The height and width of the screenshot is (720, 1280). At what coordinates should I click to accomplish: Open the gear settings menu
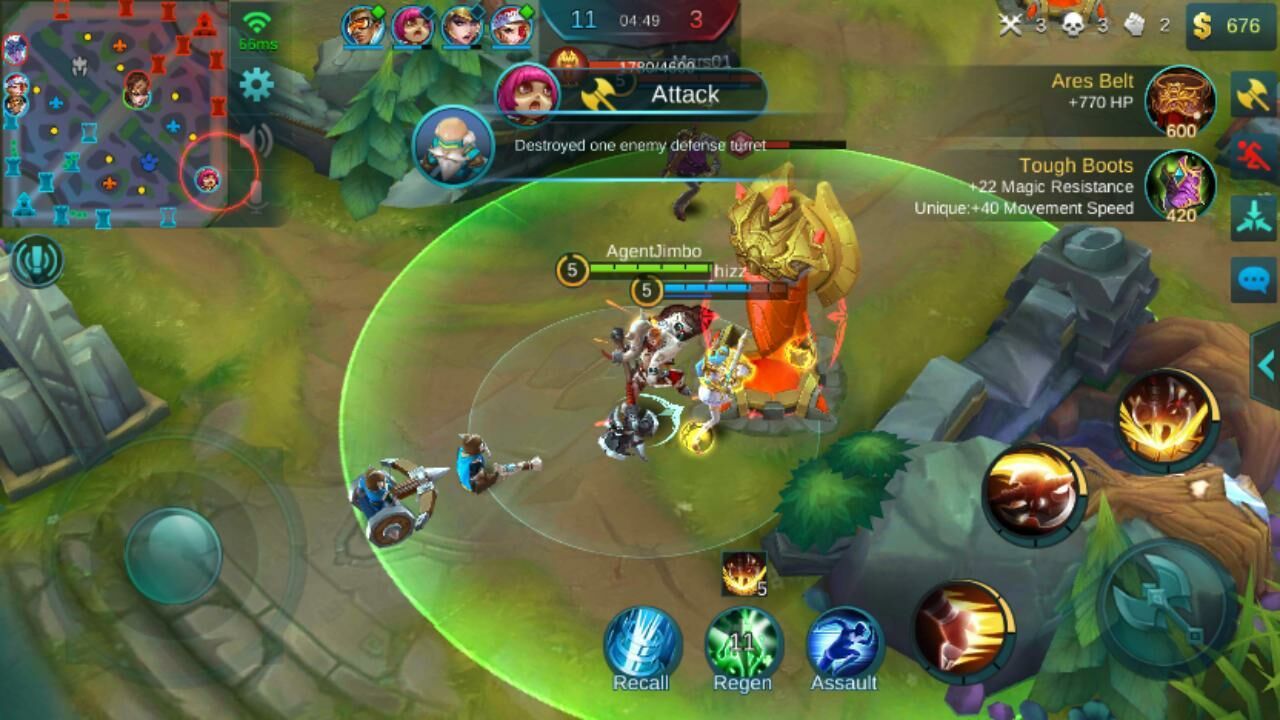(257, 86)
